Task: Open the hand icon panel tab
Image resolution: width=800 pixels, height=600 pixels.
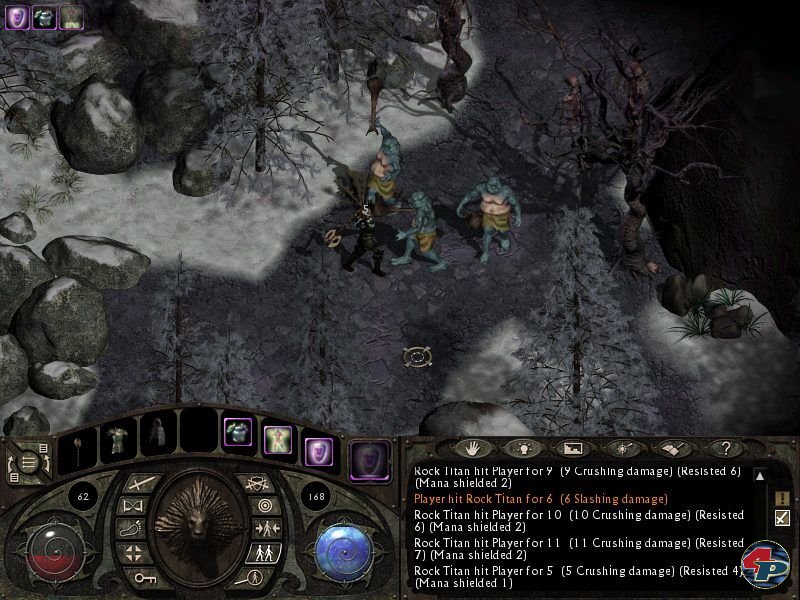Action: [468, 448]
